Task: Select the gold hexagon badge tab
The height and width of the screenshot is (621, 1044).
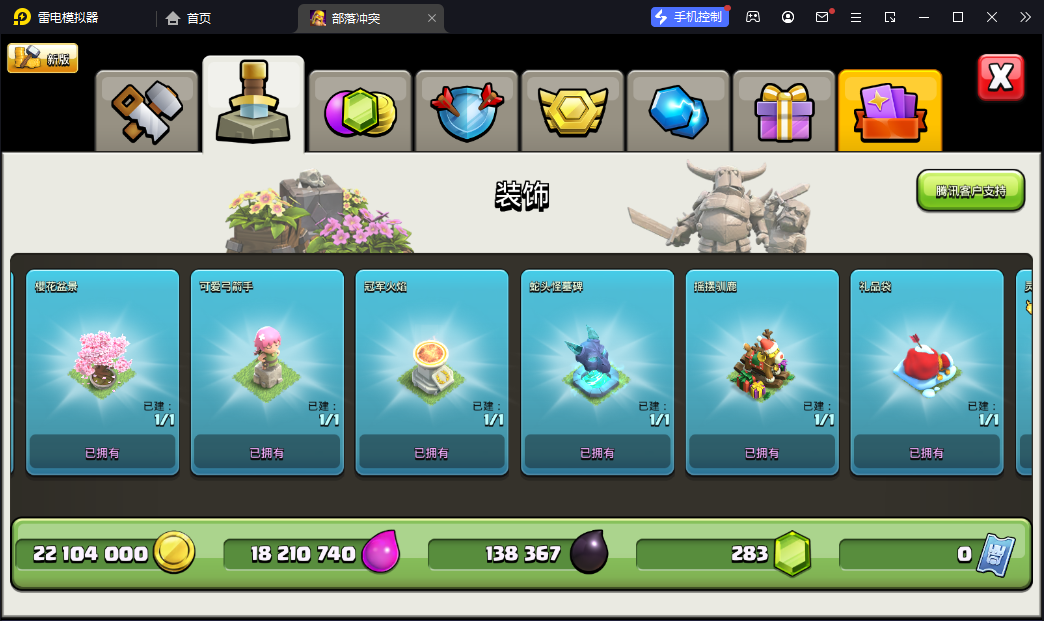Action: 573,110
